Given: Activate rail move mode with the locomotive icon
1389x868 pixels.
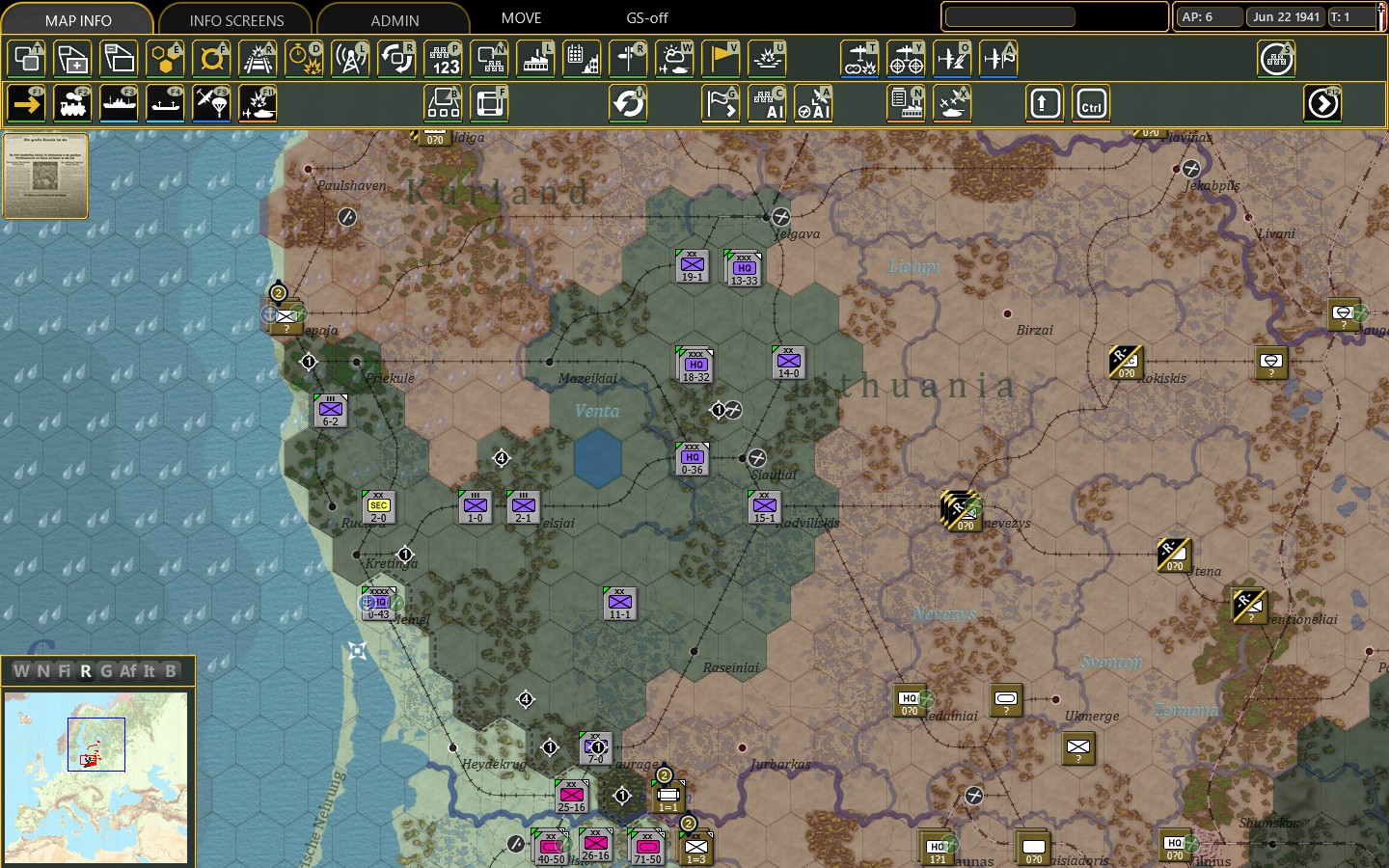Looking at the screenshot, I should 73,103.
